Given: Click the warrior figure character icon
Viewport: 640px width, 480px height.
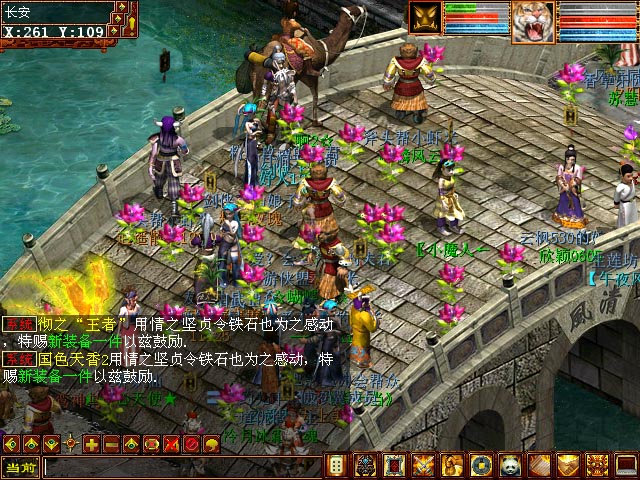Looking at the screenshot, I should point(453,465).
